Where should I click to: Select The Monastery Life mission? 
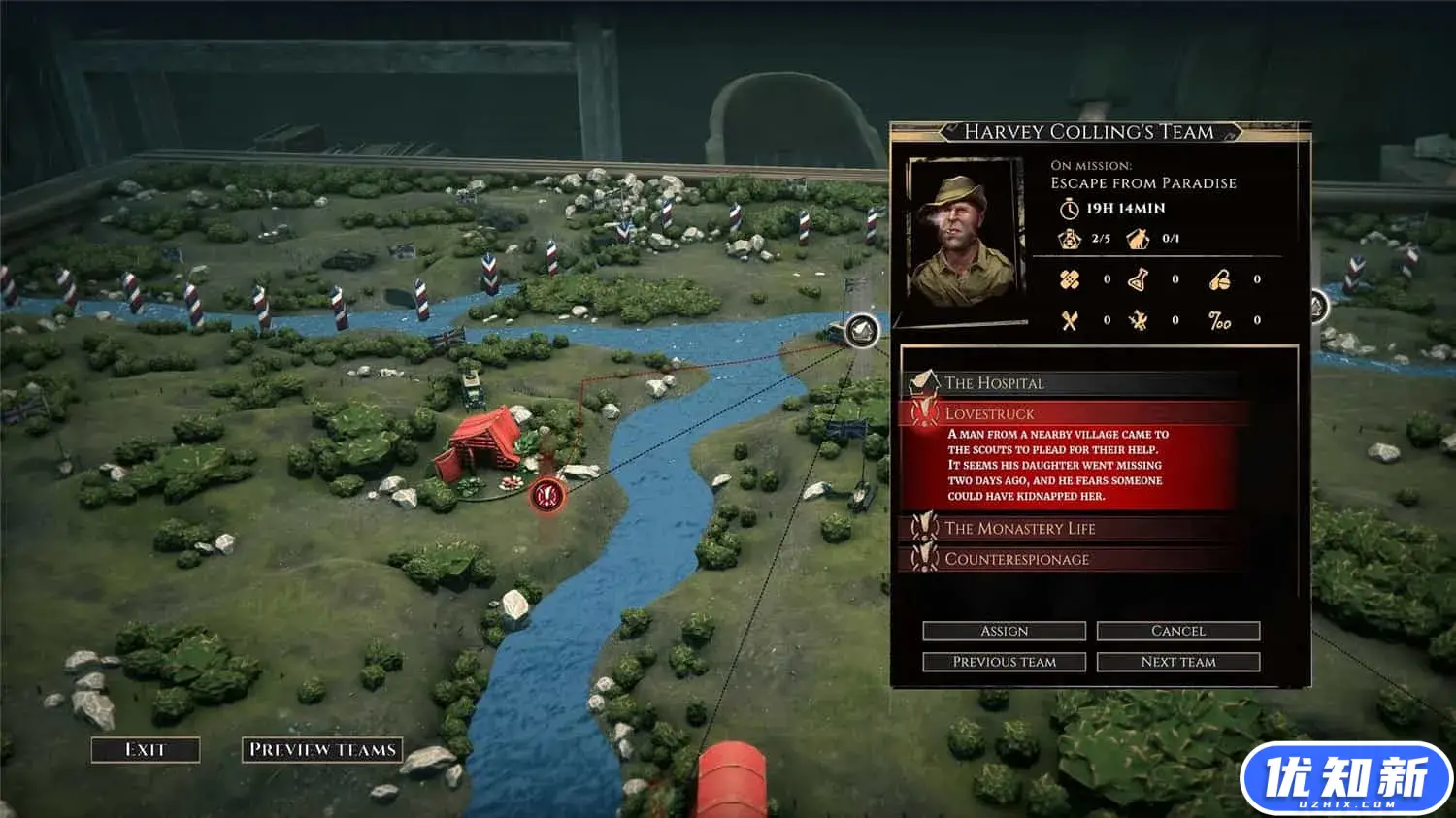point(1068,529)
